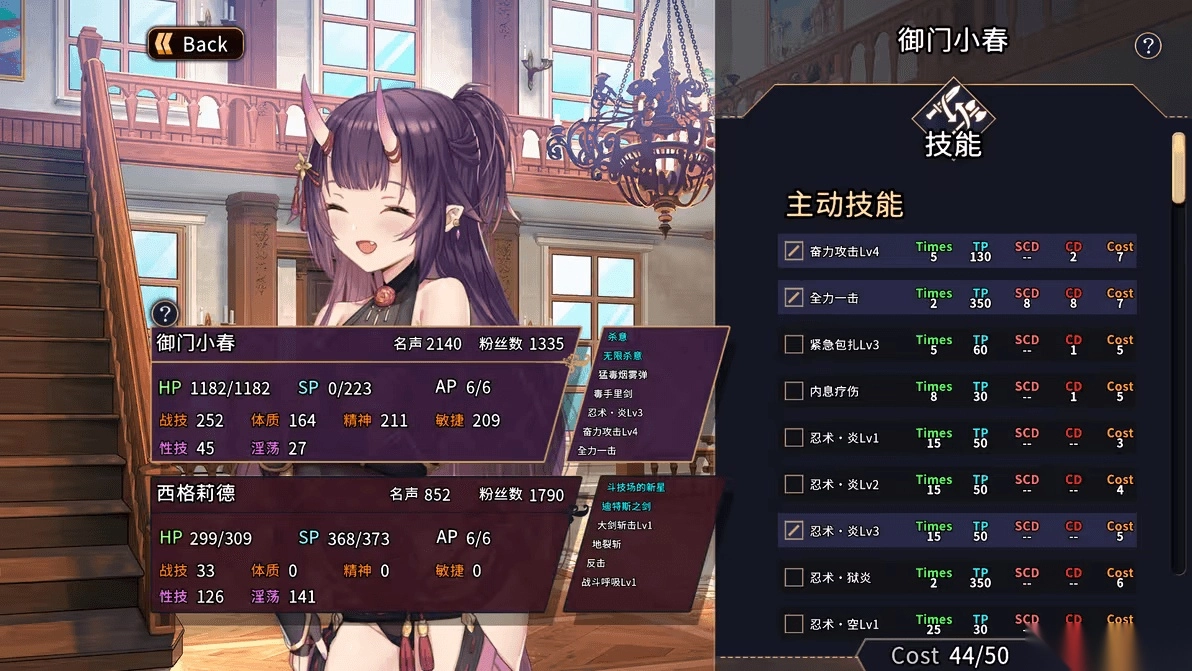Enable the 忍术・狱炎 skill checkbox
The image size is (1192, 671).
794,577
